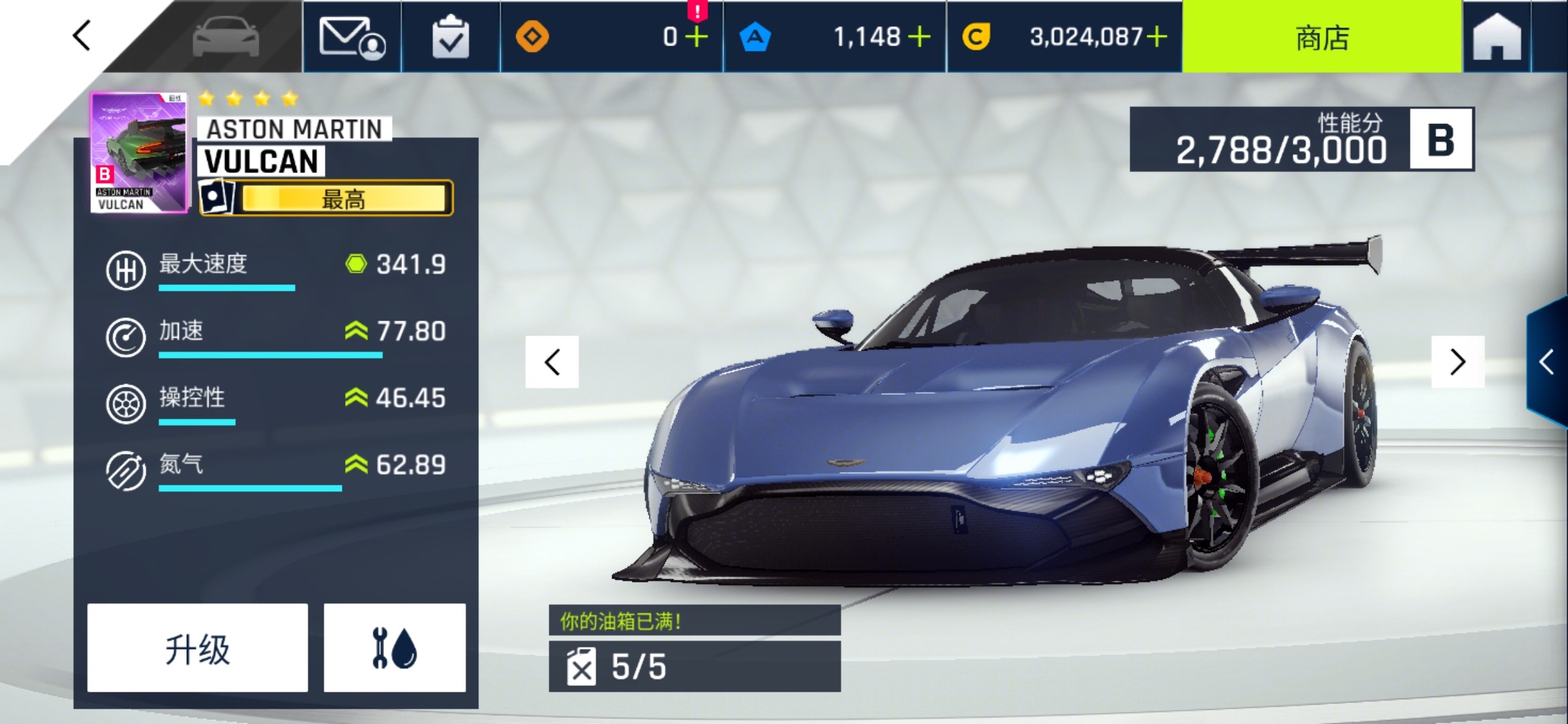This screenshot has width=1568, height=724.
Task: Open the mail inbox icon
Action: click(352, 38)
